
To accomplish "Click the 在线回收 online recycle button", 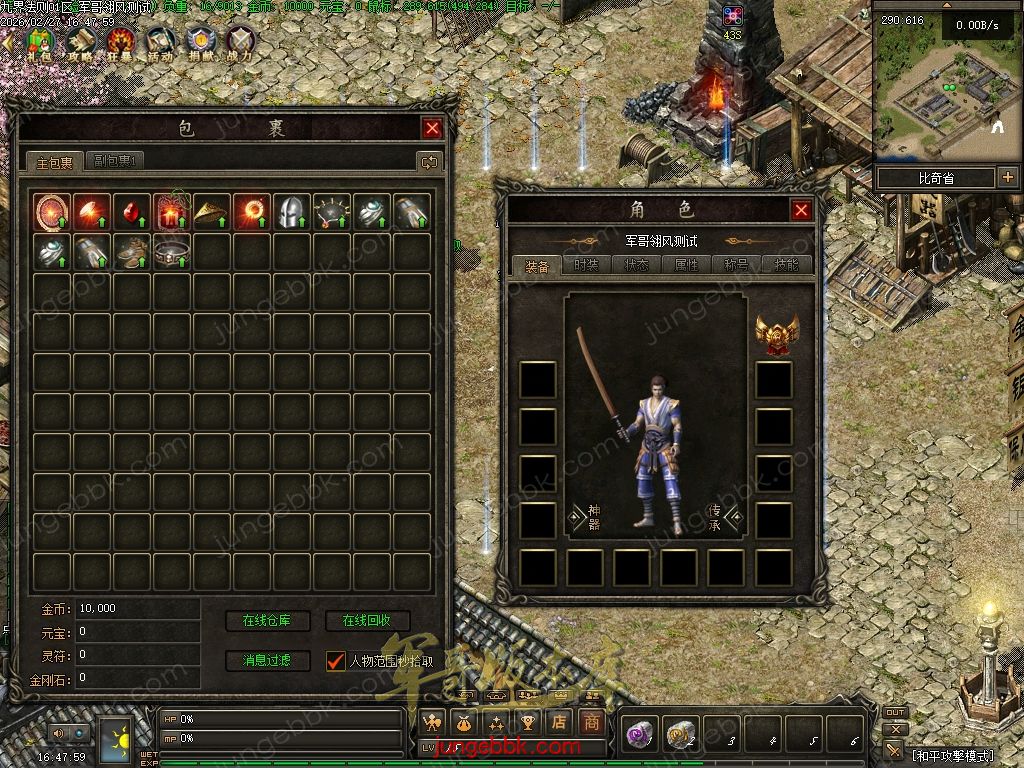I will click(x=367, y=621).
